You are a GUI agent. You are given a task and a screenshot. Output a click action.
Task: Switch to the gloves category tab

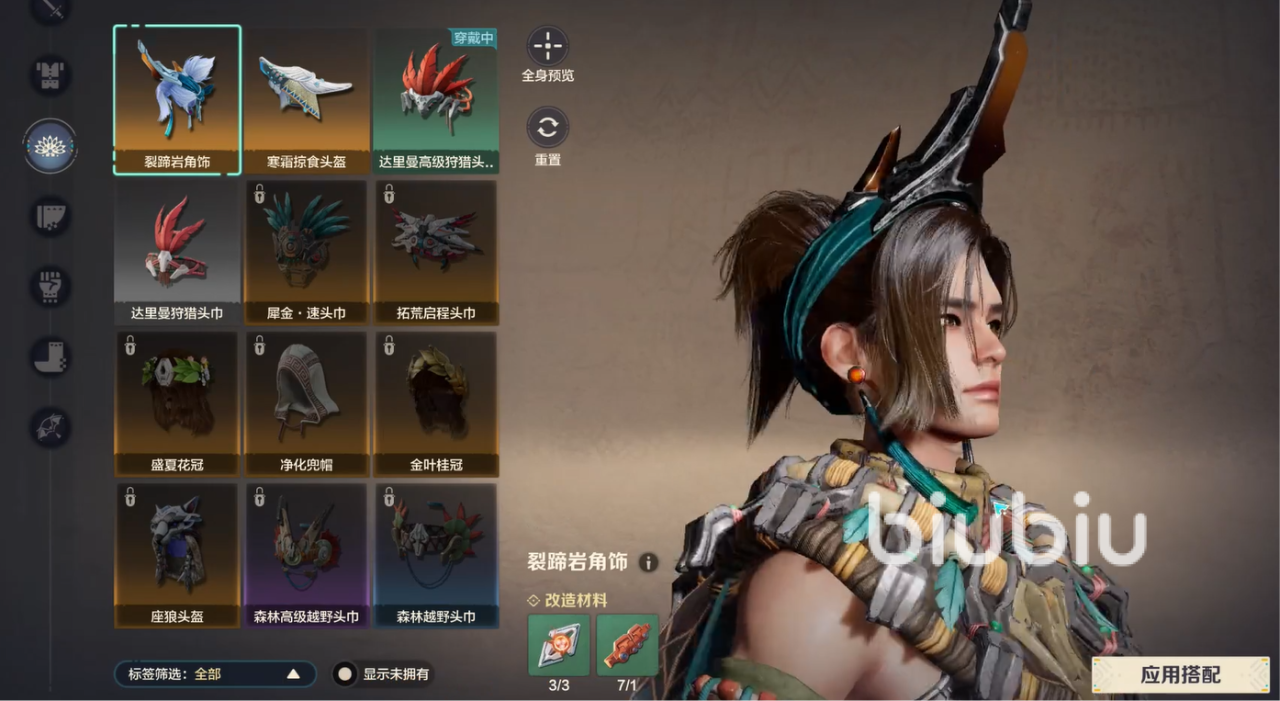(50, 286)
